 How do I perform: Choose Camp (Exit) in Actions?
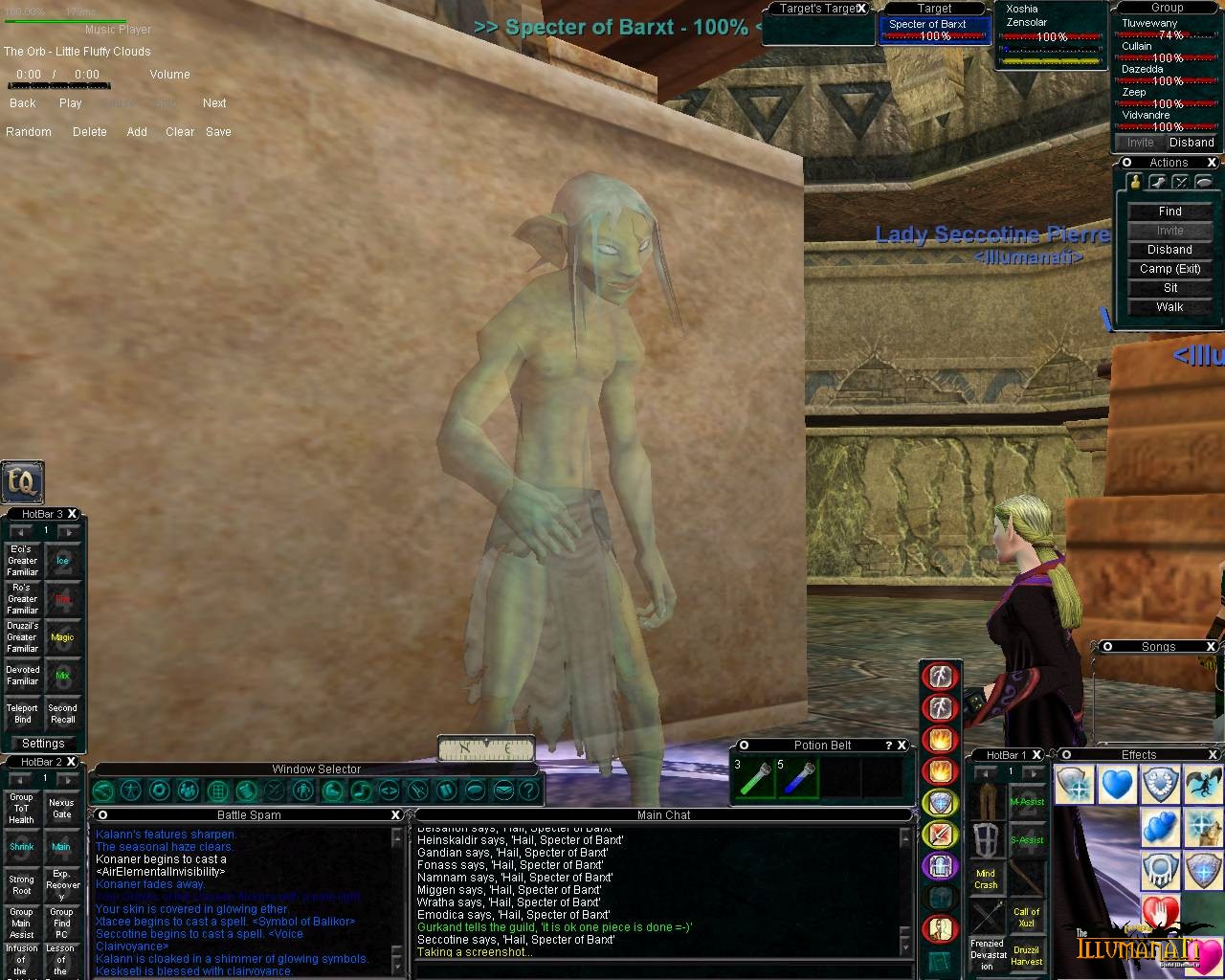pyautogui.click(x=1169, y=269)
